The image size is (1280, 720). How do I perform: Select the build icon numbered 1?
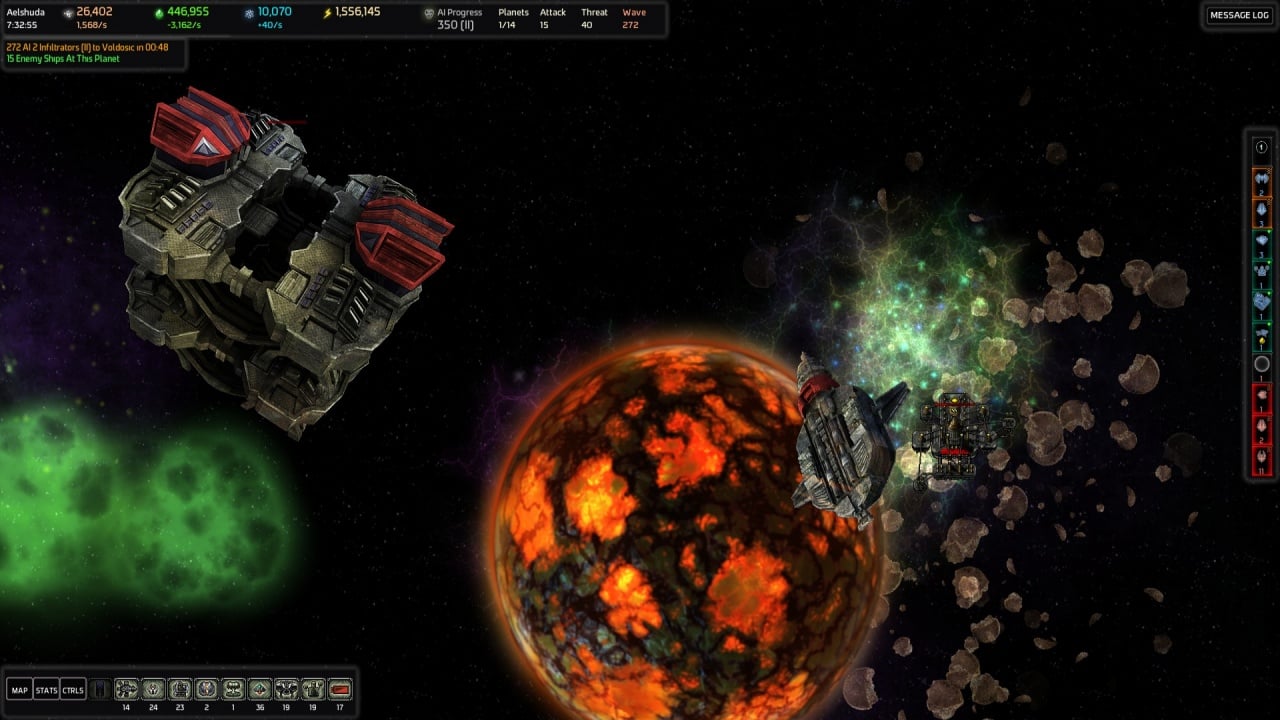pyautogui.click(x=233, y=689)
